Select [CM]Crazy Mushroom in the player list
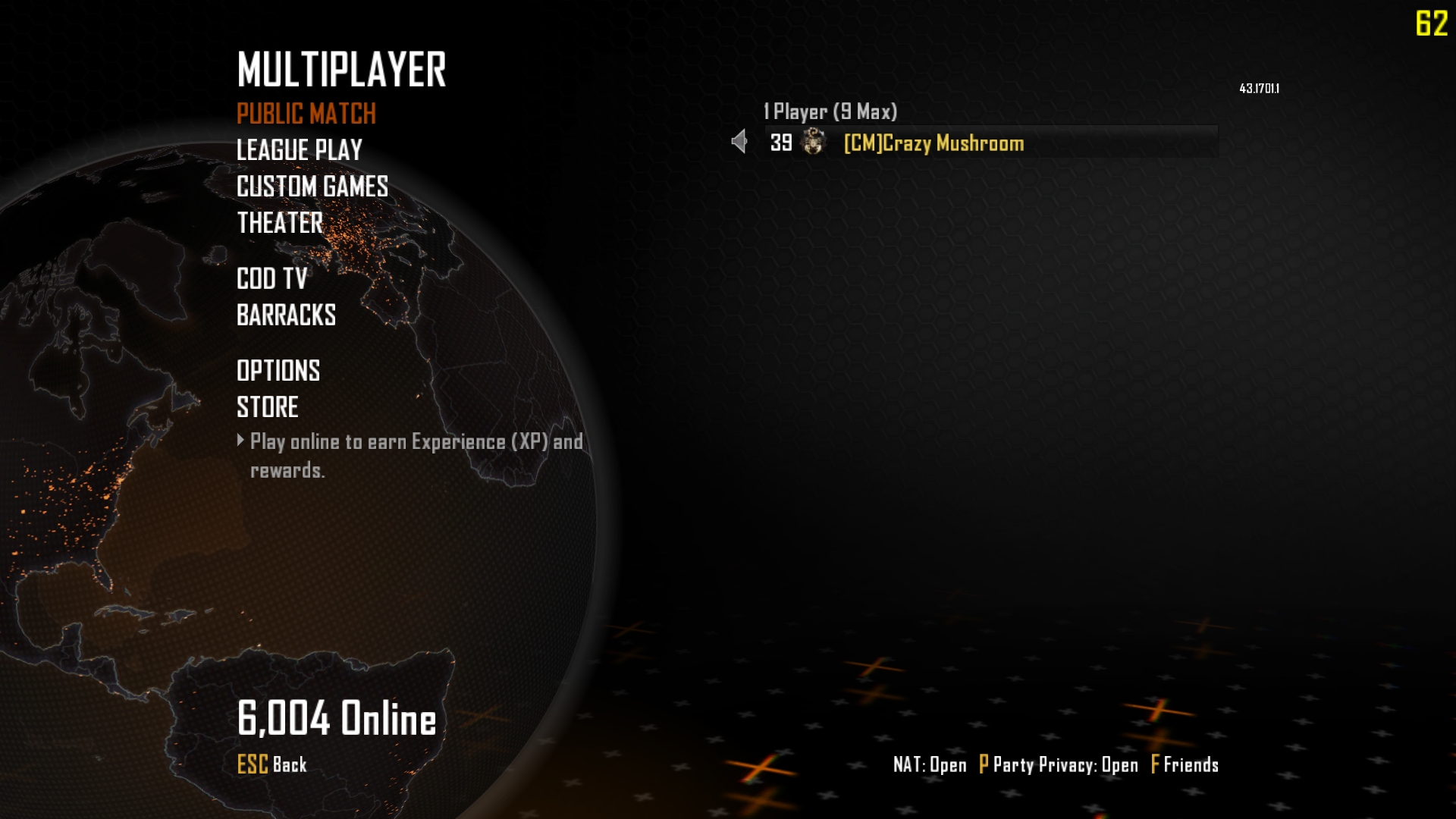Viewport: 1456px width, 819px height. pyautogui.click(x=934, y=143)
